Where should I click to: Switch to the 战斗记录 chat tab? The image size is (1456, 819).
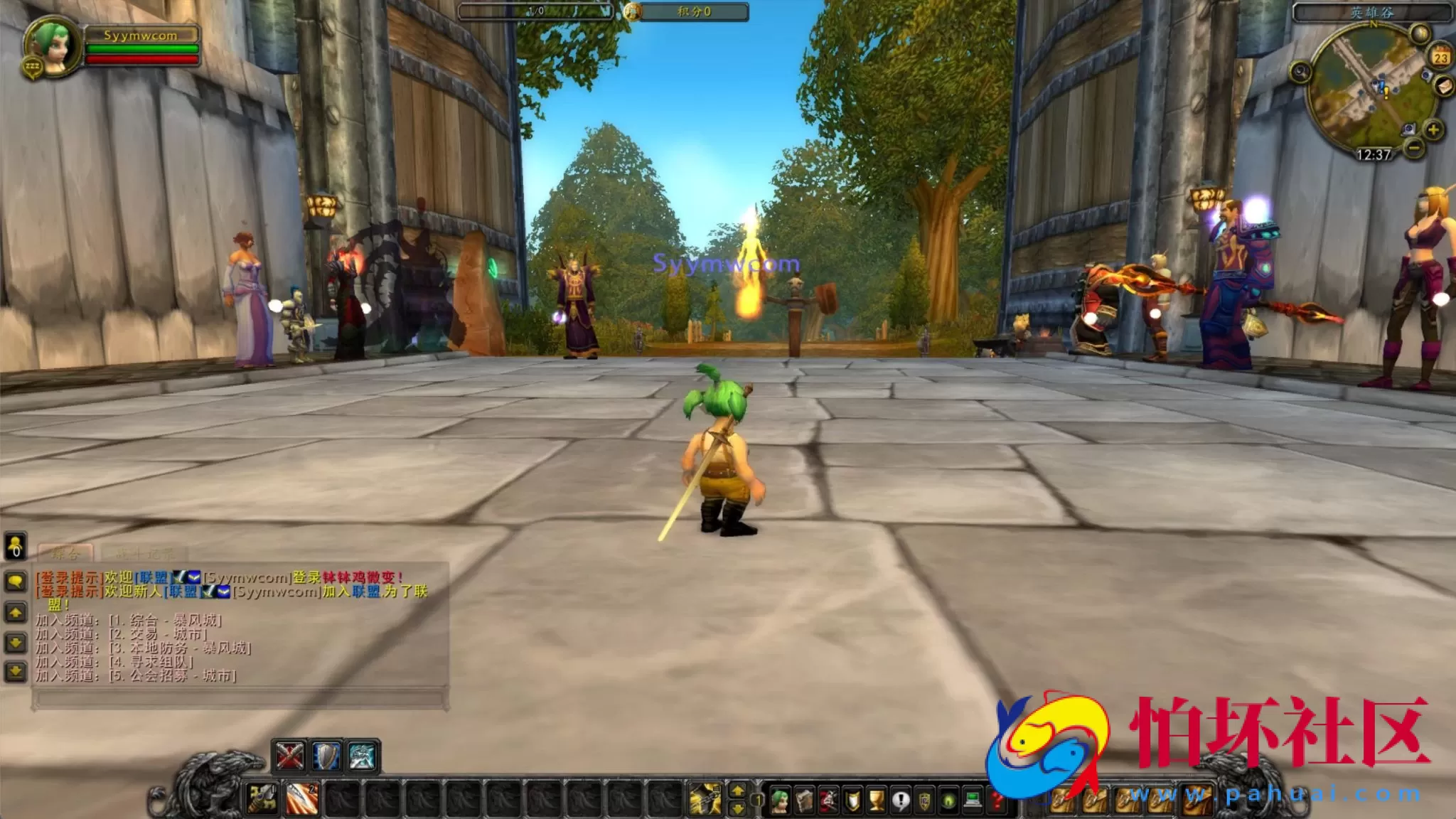pos(144,553)
